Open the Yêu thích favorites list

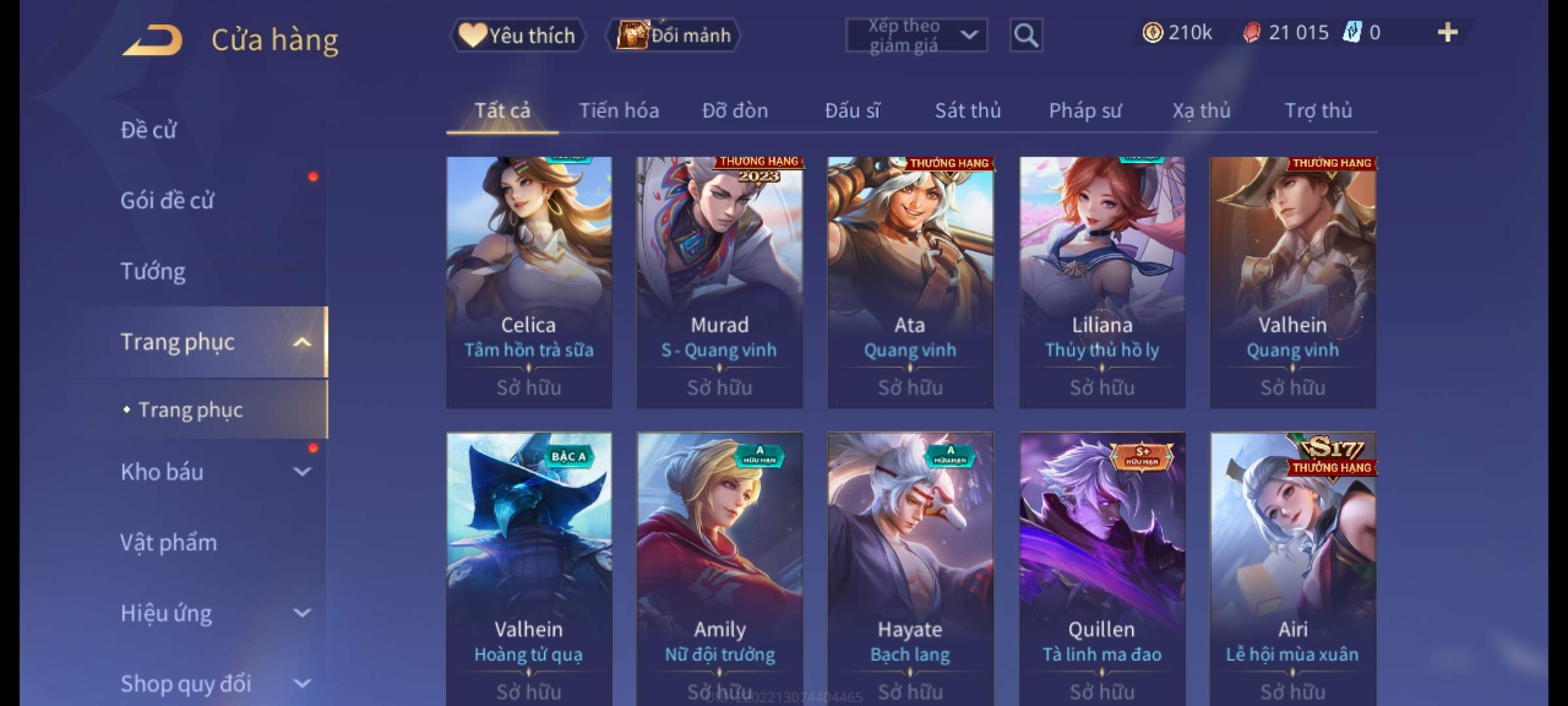(518, 35)
